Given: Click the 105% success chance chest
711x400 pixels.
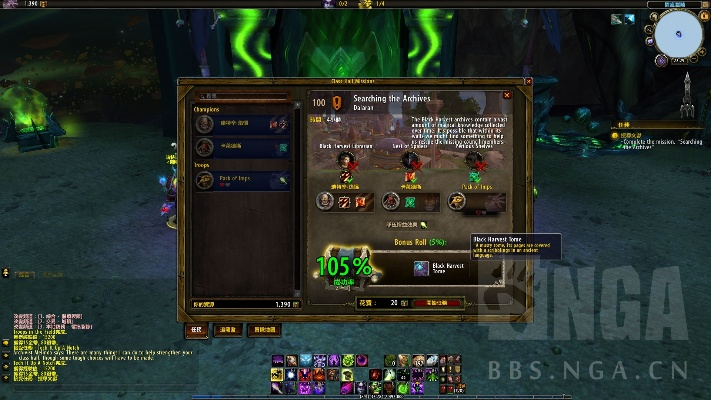Looking at the screenshot, I should (x=345, y=266).
